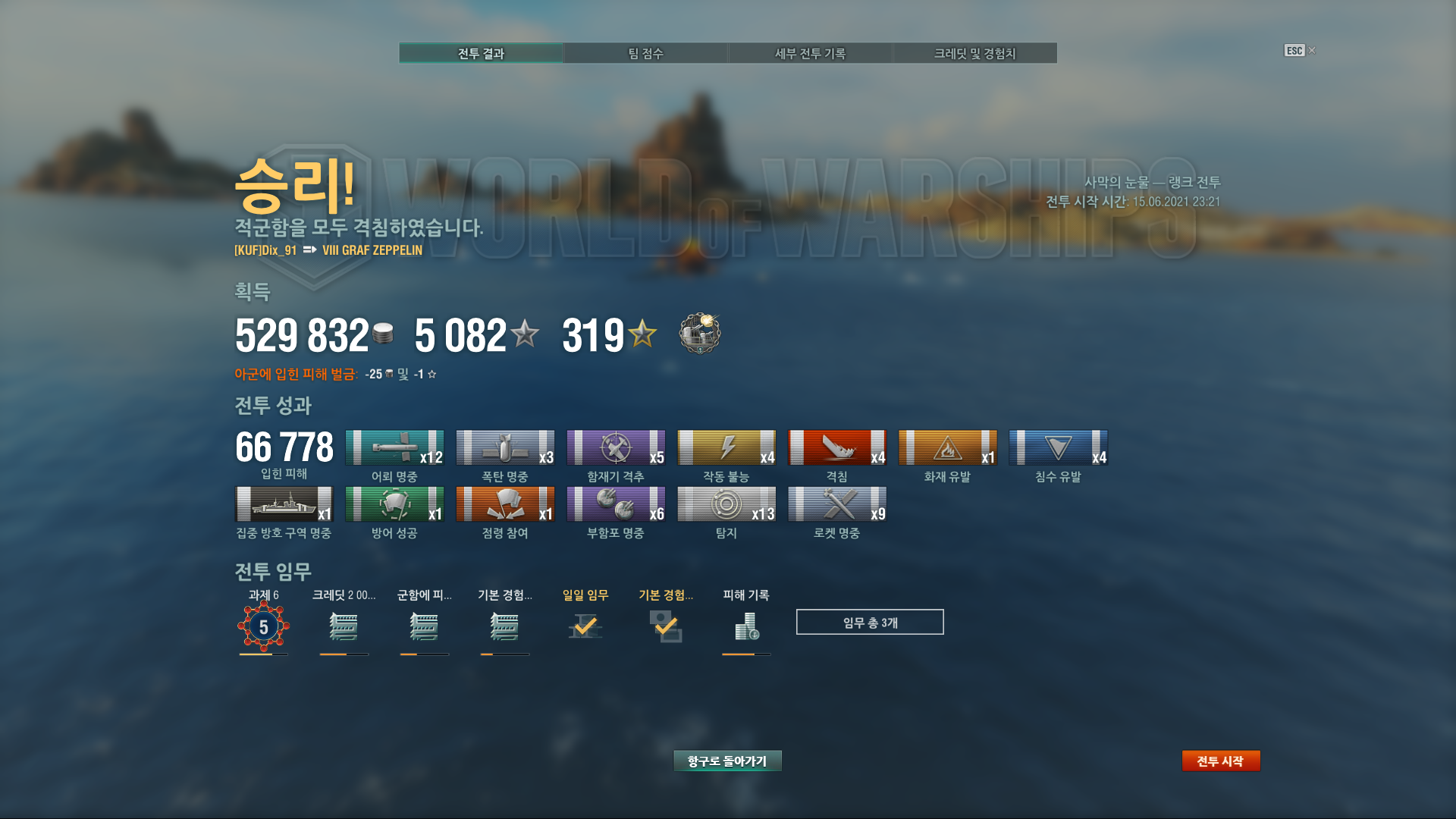Select the 격침 ship destroyed ribbon
This screenshot has width=1456, height=819.
837,447
